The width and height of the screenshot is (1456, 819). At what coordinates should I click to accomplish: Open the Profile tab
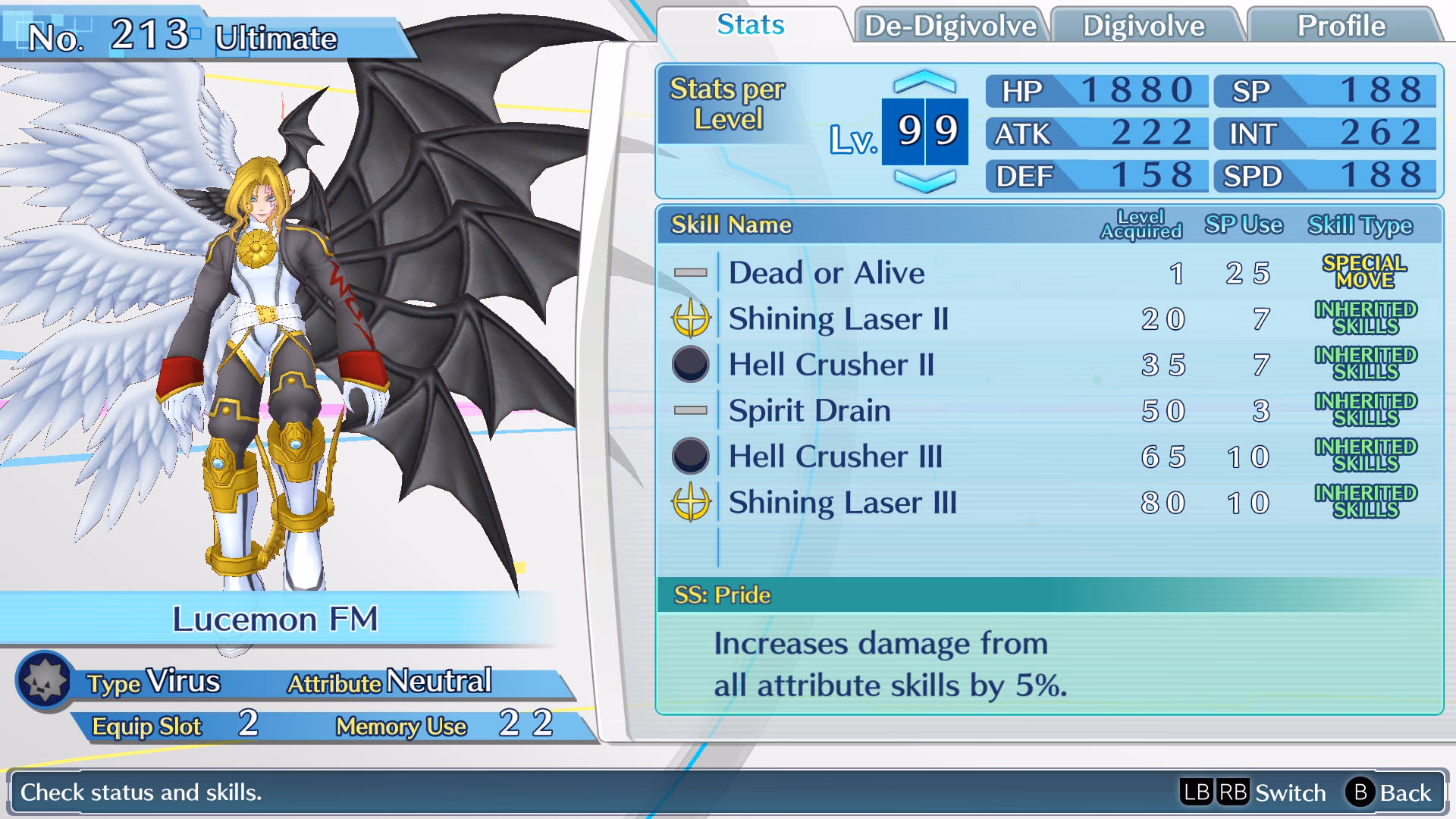pyautogui.click(x=1342, y=25)
